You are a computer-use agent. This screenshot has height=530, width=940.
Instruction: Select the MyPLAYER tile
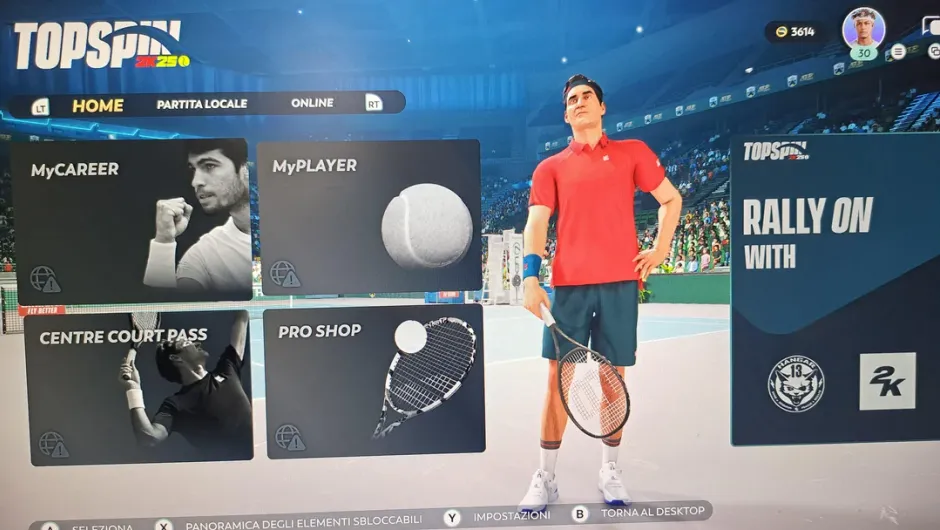click(368, 218)
